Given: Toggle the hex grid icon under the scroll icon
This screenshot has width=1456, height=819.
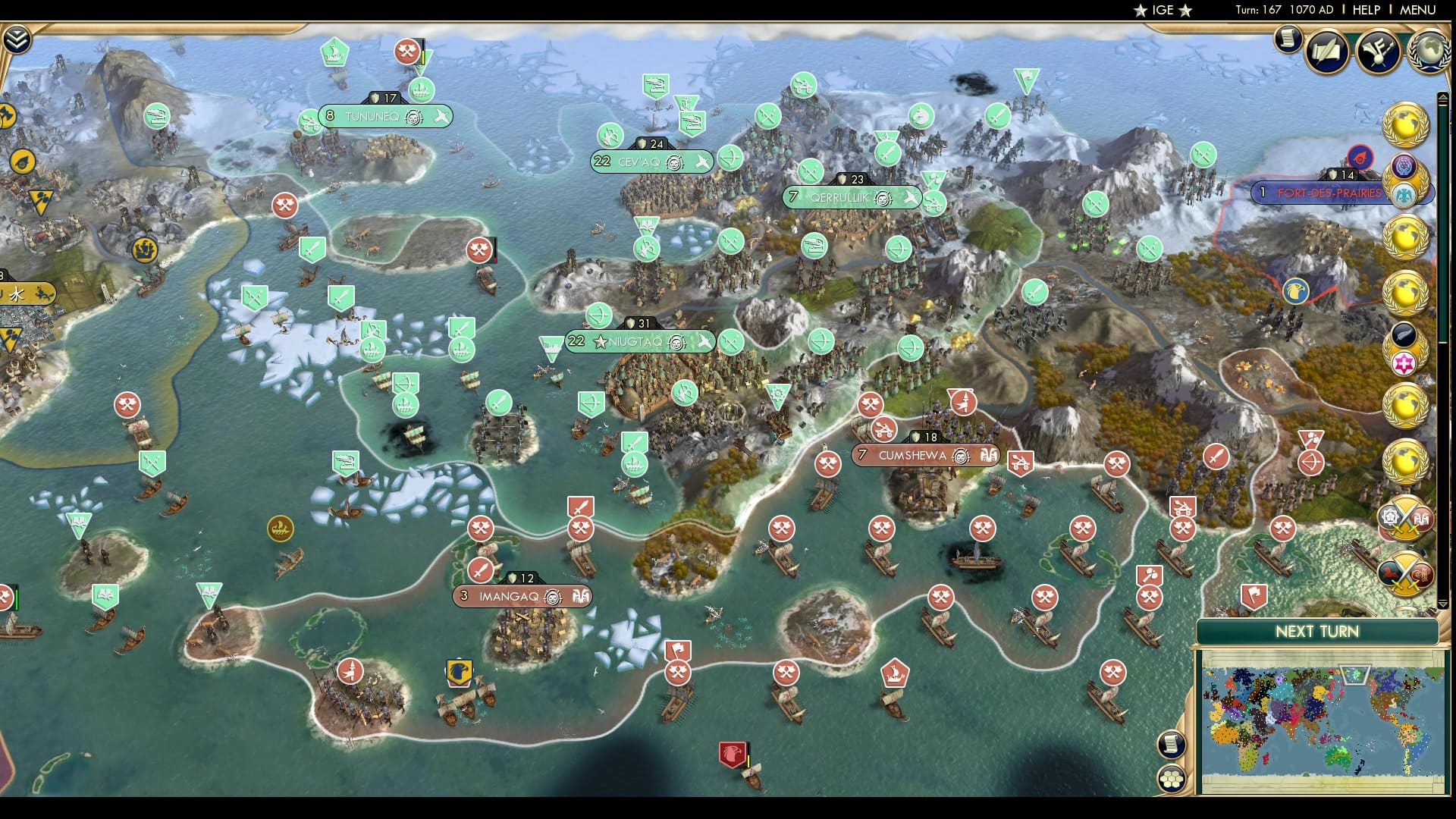Looking at the screenshot, I should pyautogui.click(x=1171, y=779).
